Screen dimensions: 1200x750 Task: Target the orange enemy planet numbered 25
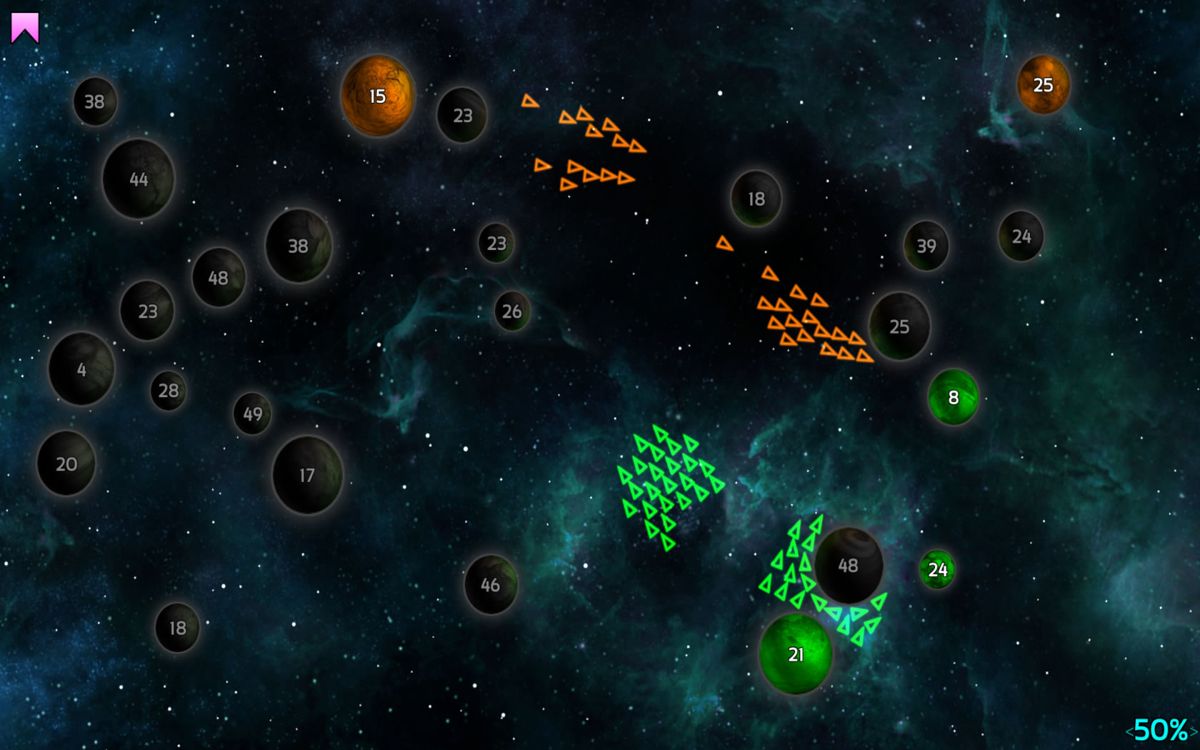(x=1043, y=85)
